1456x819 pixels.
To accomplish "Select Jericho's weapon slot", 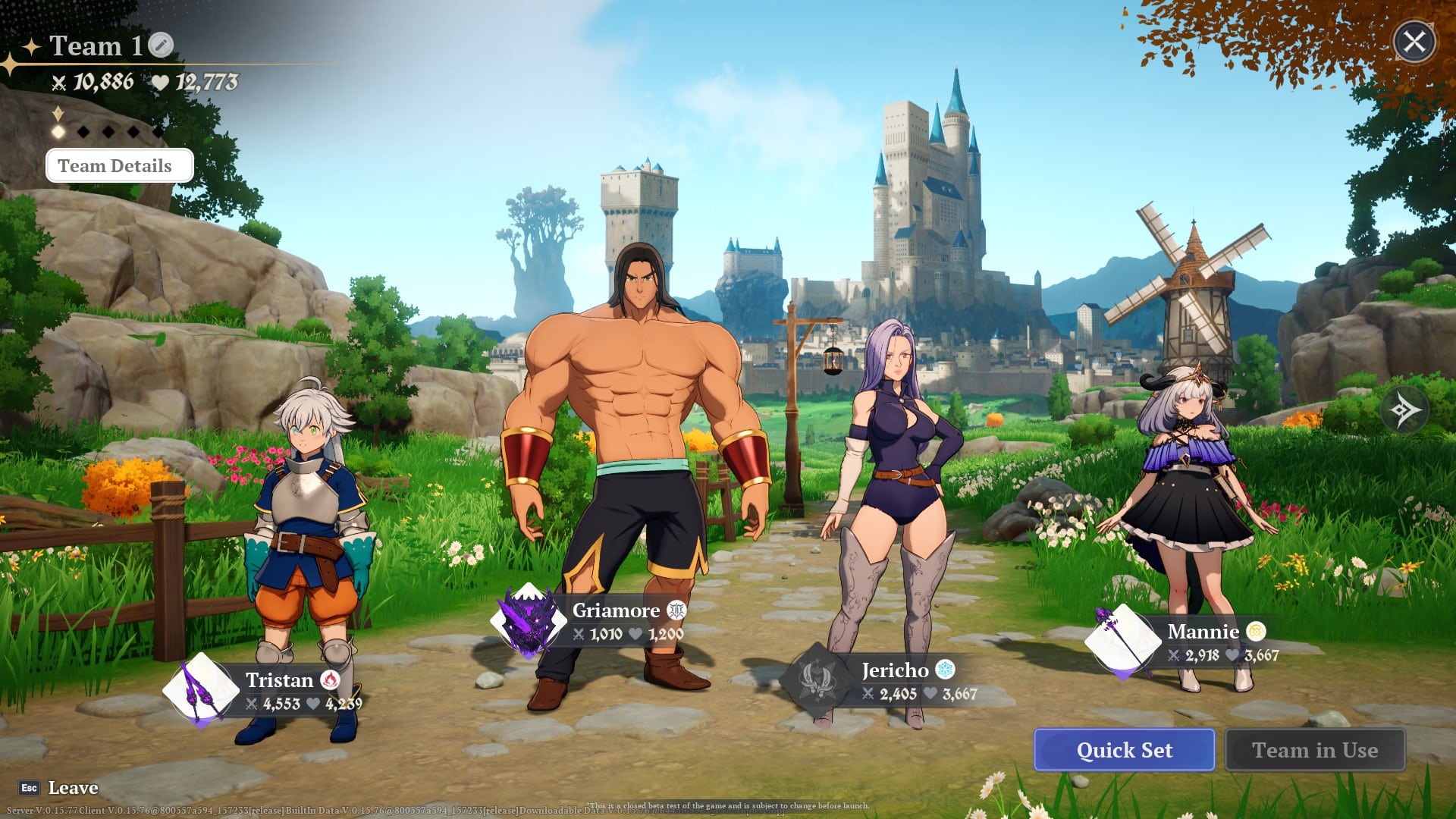I will 818,677.
